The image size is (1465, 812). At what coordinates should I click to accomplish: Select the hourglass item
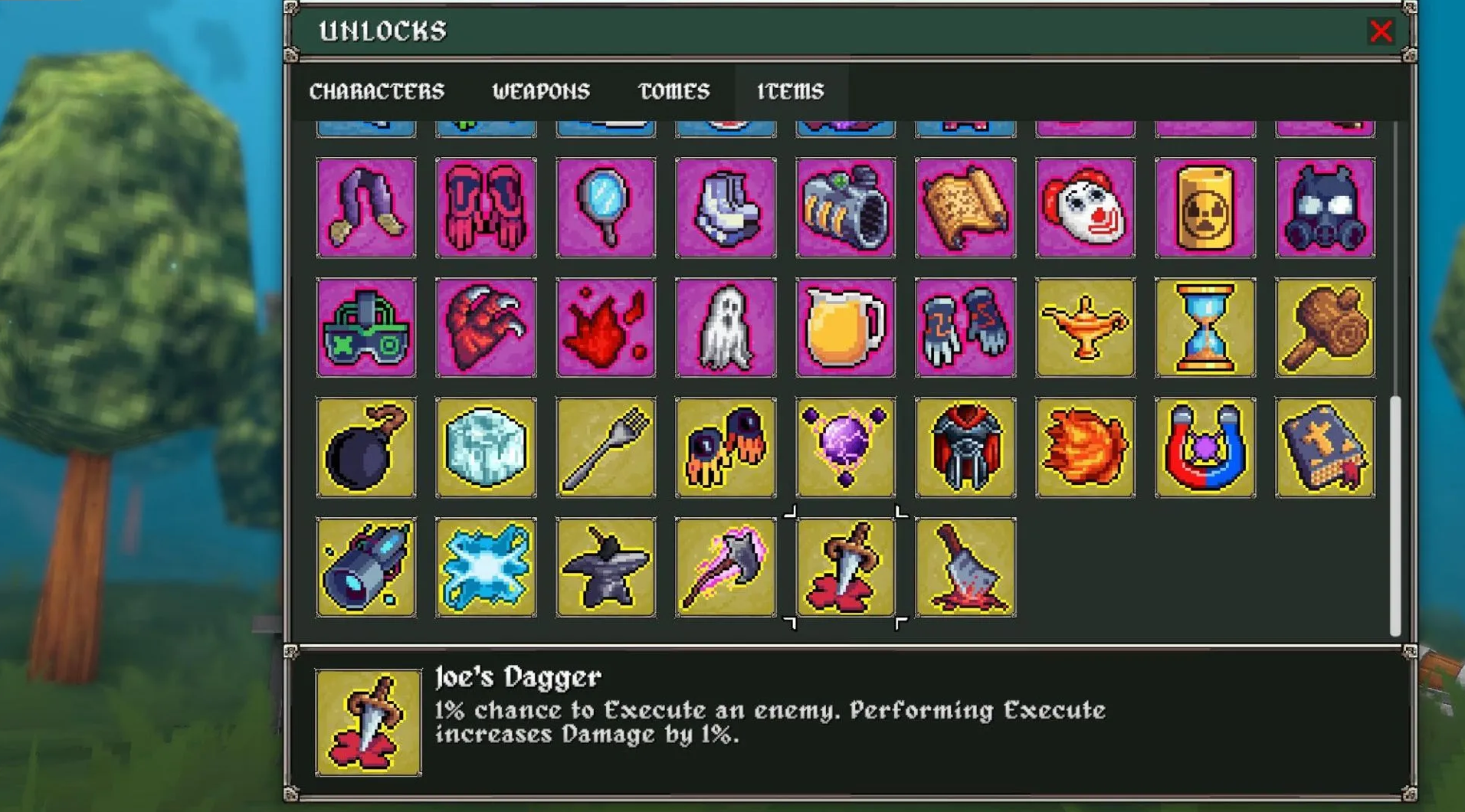pyautogui.click(x=1204, y=328)
